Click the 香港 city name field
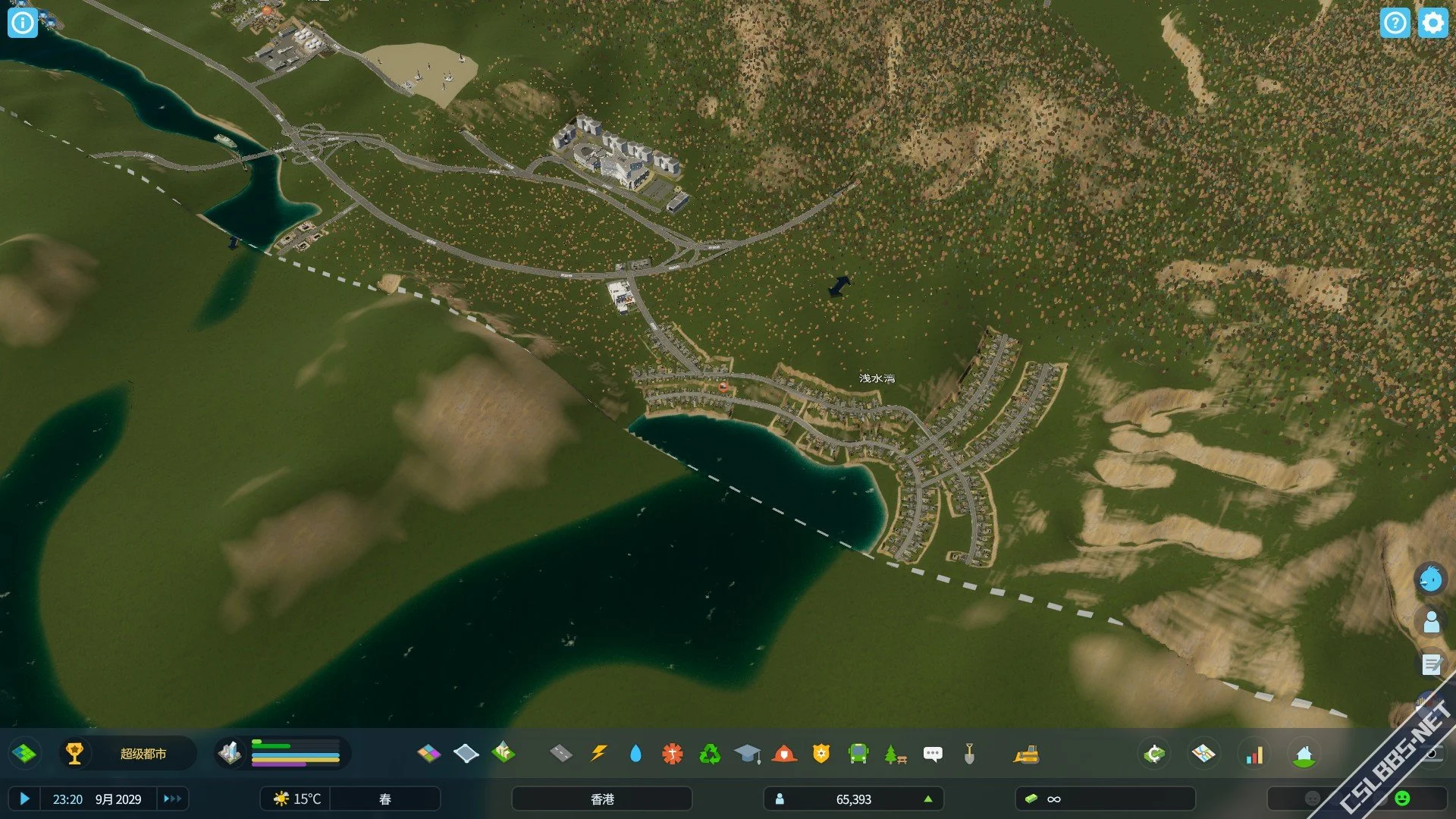This screenshot has width=1456, height=819. click(x=602, y=799)
